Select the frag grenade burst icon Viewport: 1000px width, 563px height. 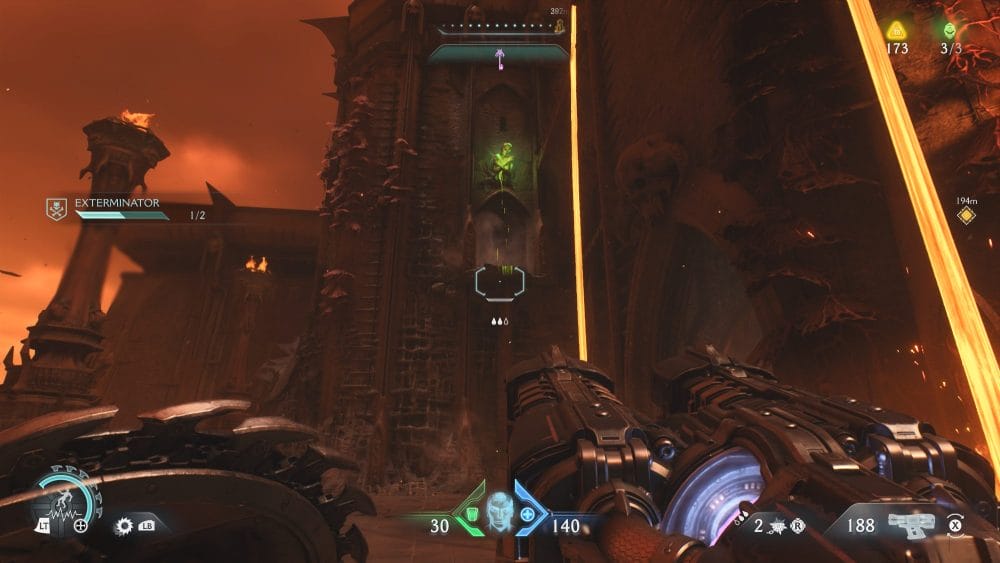tap(778, 525)
